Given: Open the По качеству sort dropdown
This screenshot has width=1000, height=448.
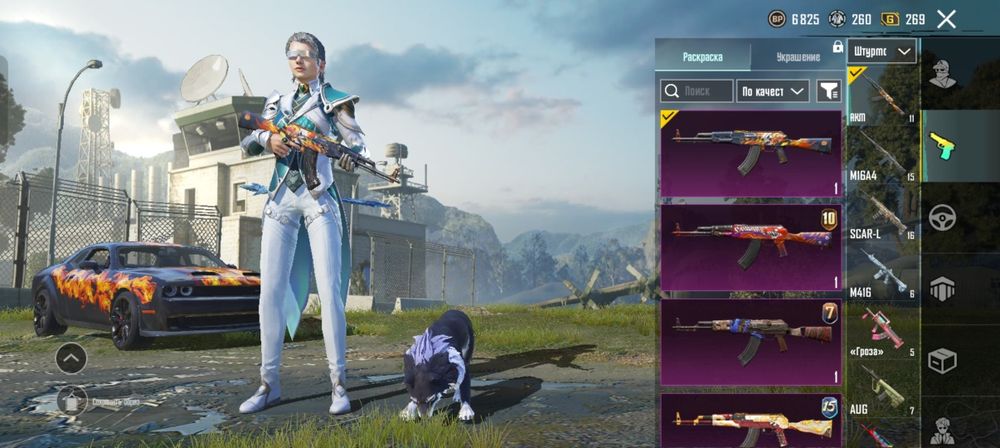Looking at the screenshot, I should pyautogui.click(x=773, y=91).
